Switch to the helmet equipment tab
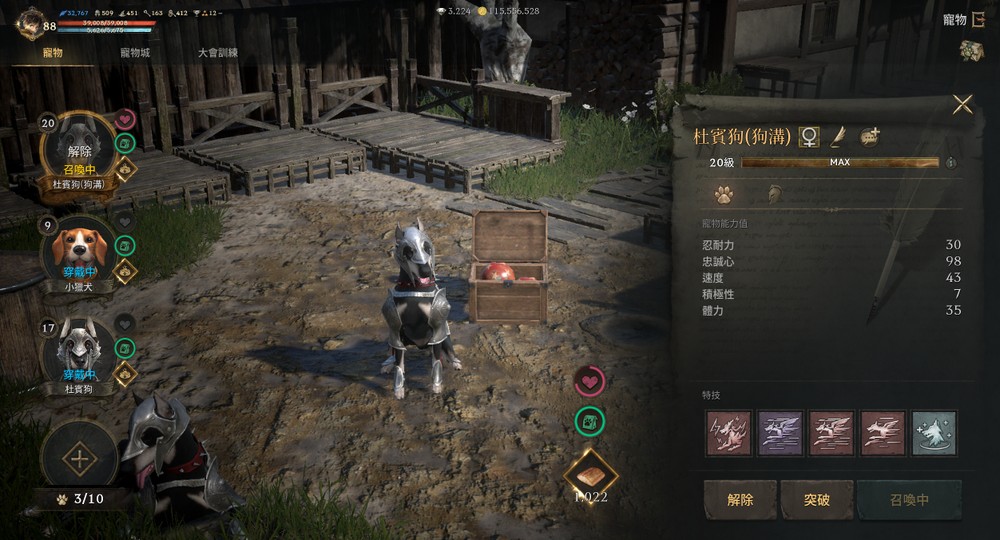The height and width of the screenshot is (540, 1000). pyautogui.click(x=774, y=194)
